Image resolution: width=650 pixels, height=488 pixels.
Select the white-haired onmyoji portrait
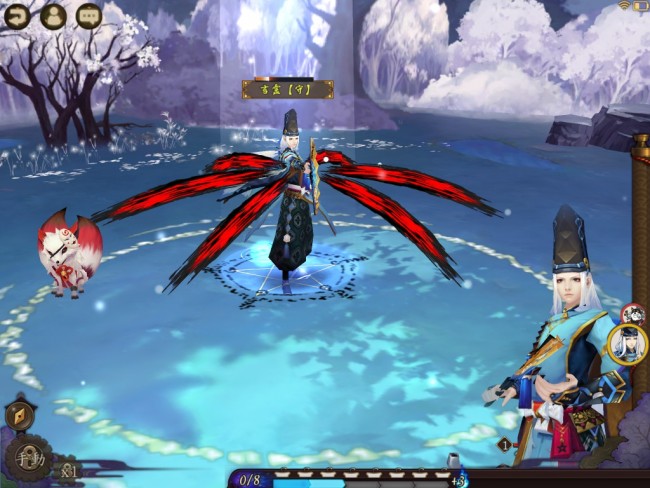627,345
